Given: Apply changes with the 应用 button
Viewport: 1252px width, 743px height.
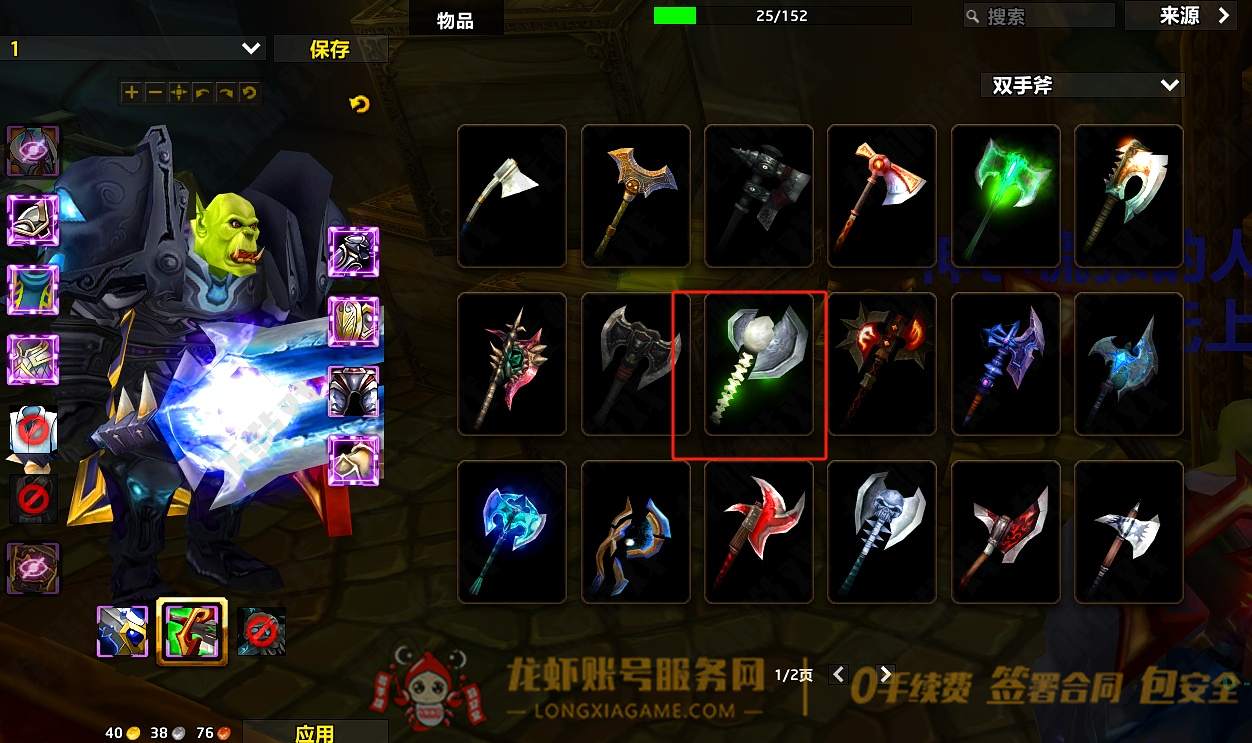Looking at the screenshot, I should (x=315, y=733).
